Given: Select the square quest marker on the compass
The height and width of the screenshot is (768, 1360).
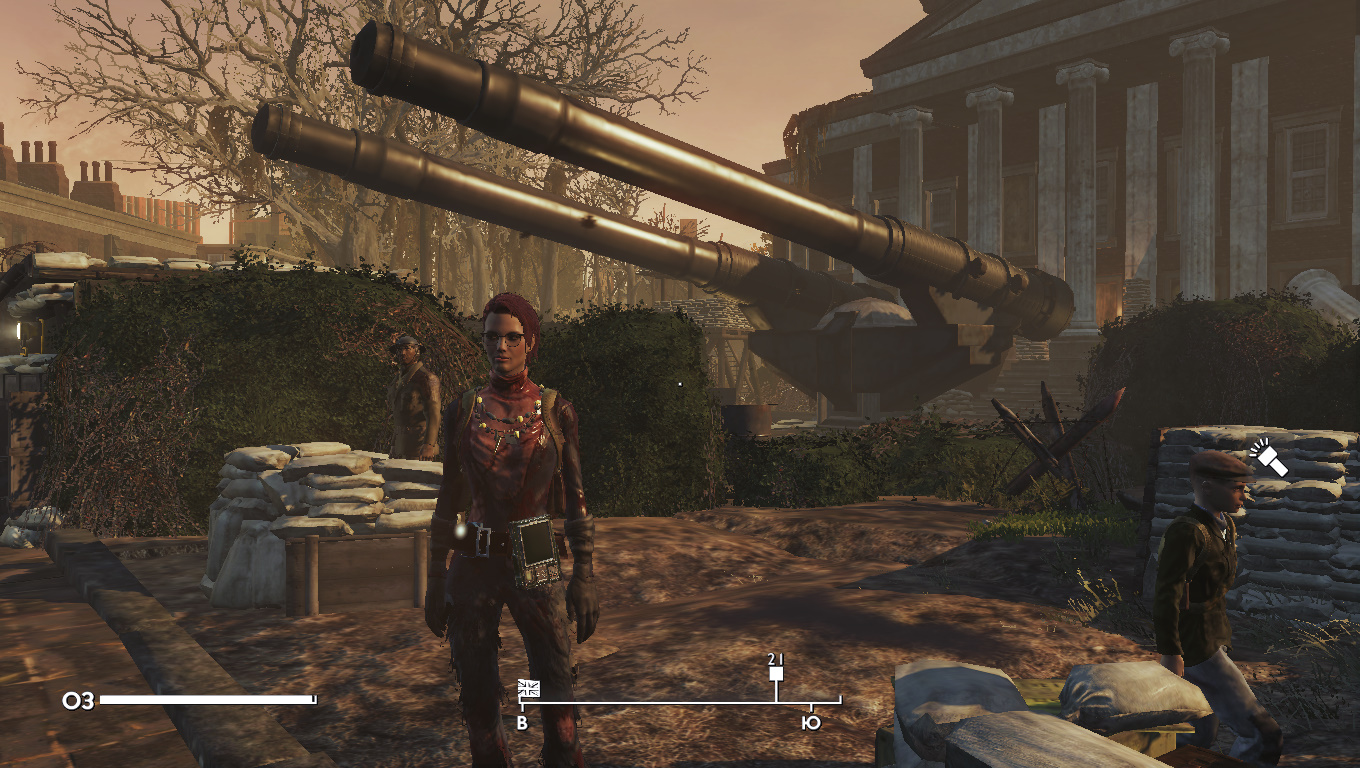Looking at the screenshot, I should pyautogui.click(x=776, y=674).
